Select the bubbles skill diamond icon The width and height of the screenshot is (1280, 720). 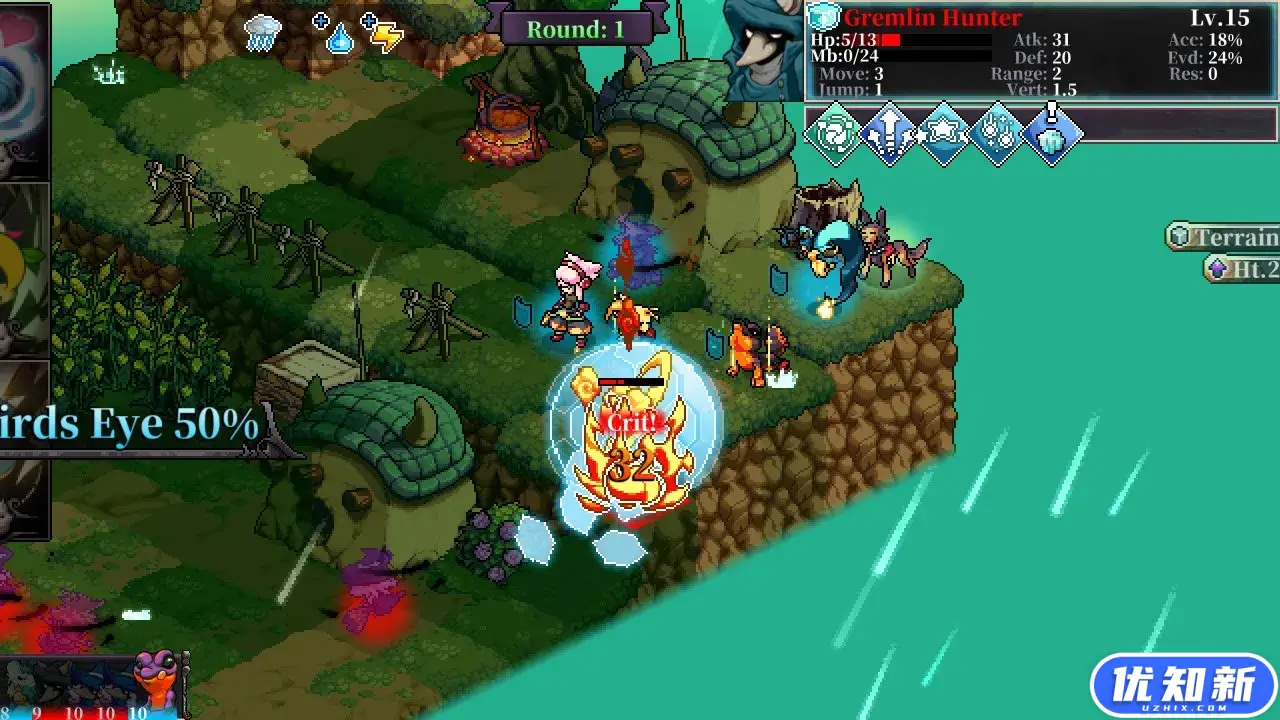997,135
